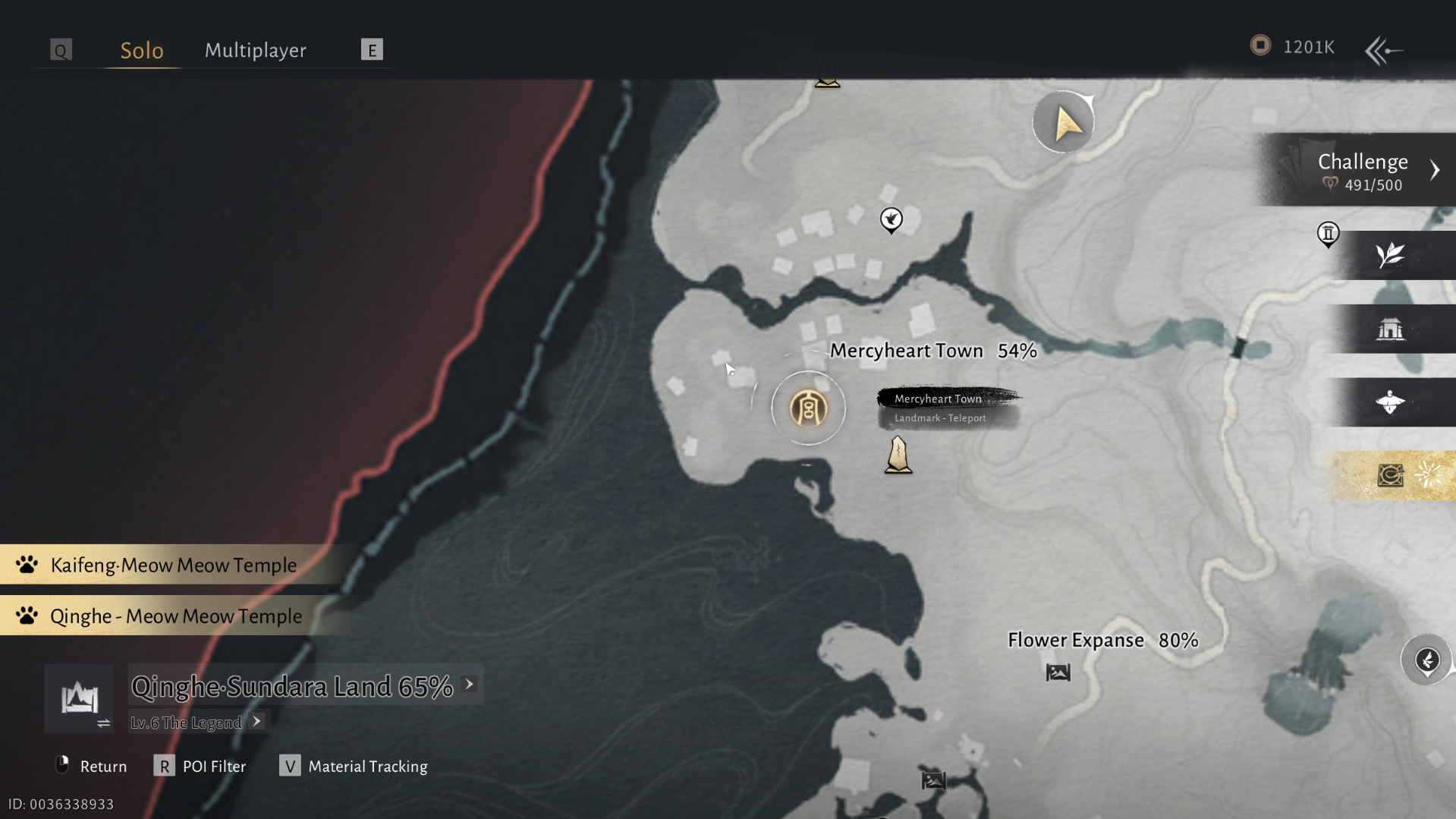Image resolution: width=1456 pixels, height=819 pixels.
Task: Choose Kaifeng Meow Meow Temple entry
Action: click(173, 565)
